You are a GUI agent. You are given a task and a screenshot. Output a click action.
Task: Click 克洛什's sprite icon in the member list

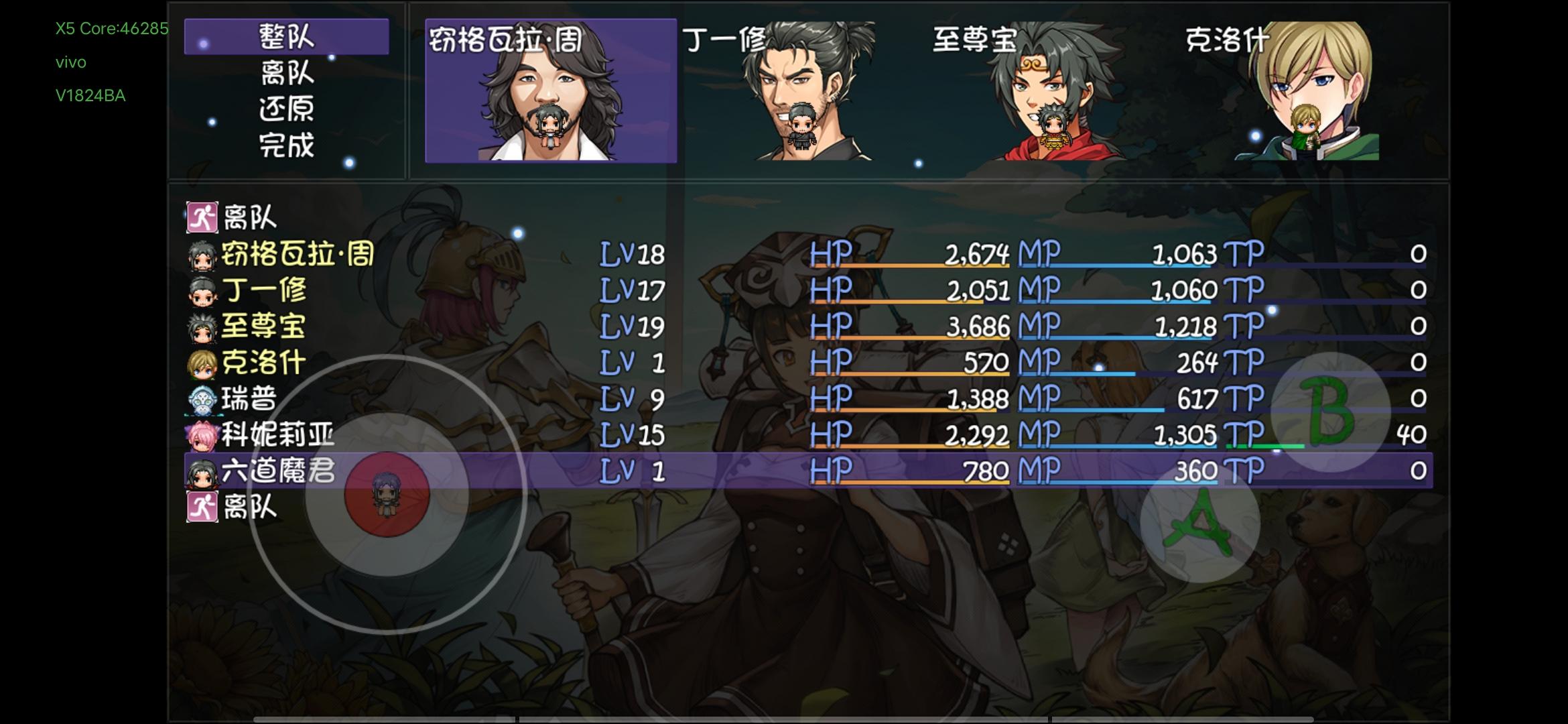(x=201, y=365)
